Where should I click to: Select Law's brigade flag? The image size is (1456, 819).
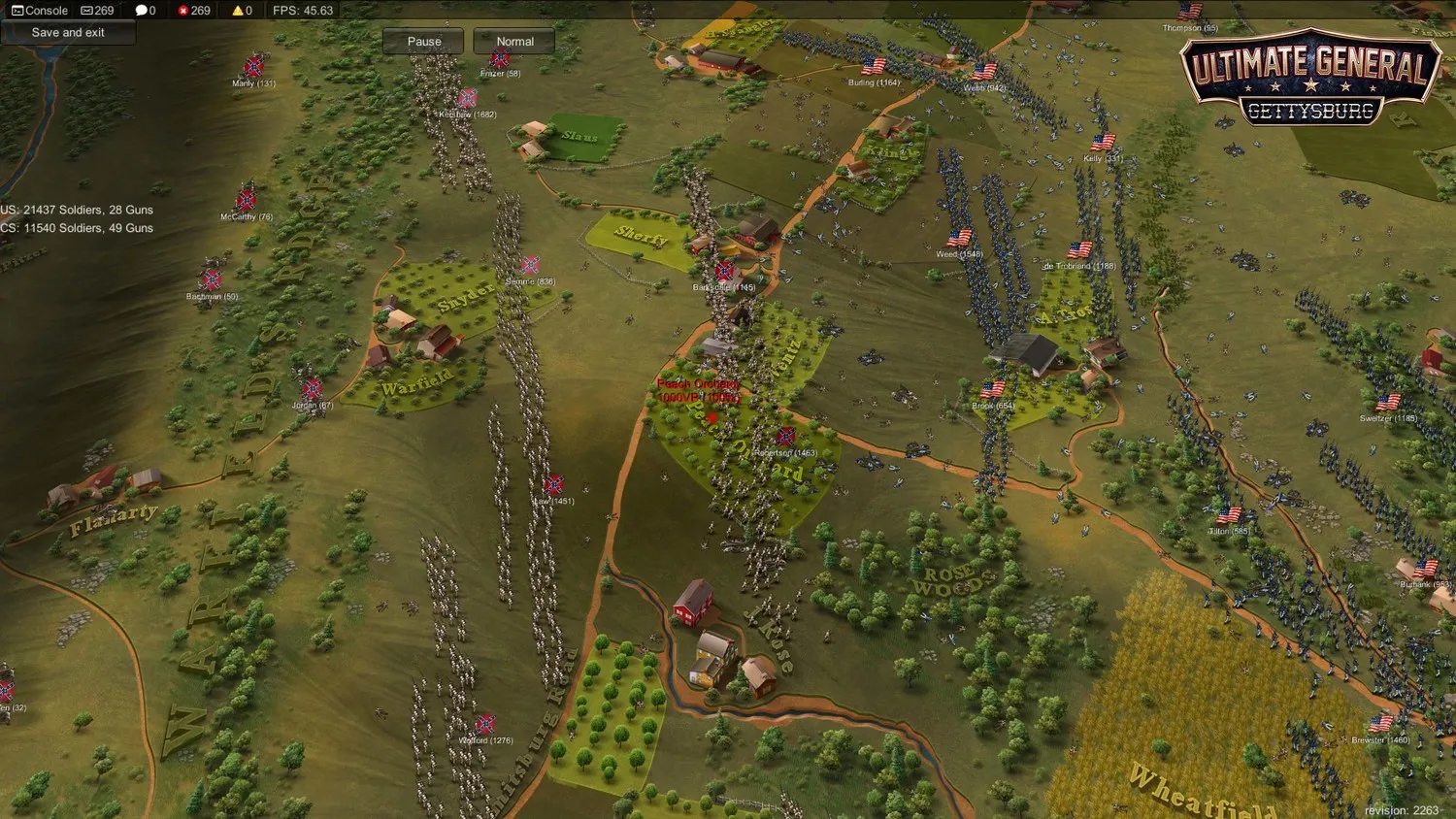click(553, 485)
